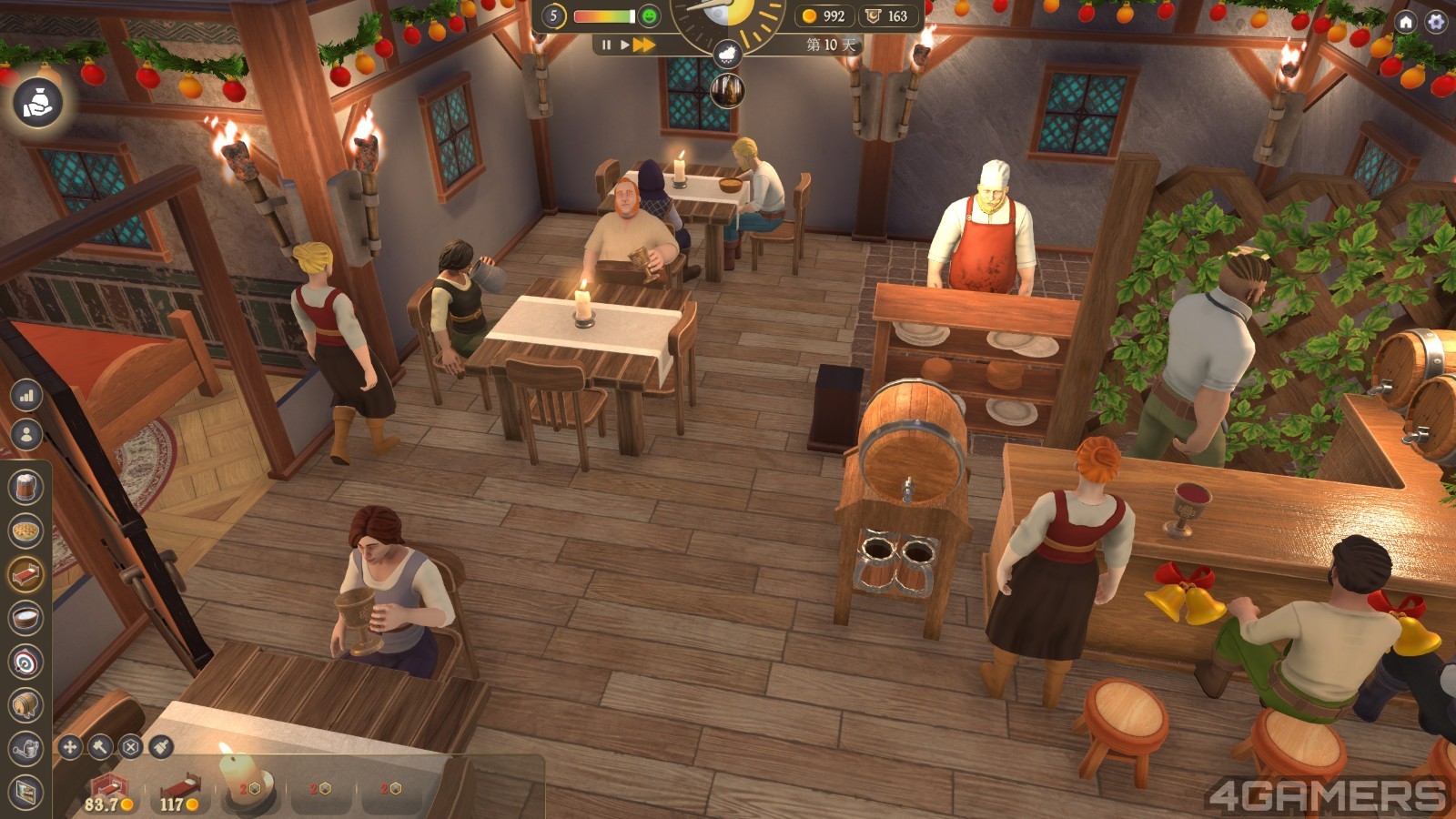Open the statistics bar-chart panel

(x=26, y=395)
